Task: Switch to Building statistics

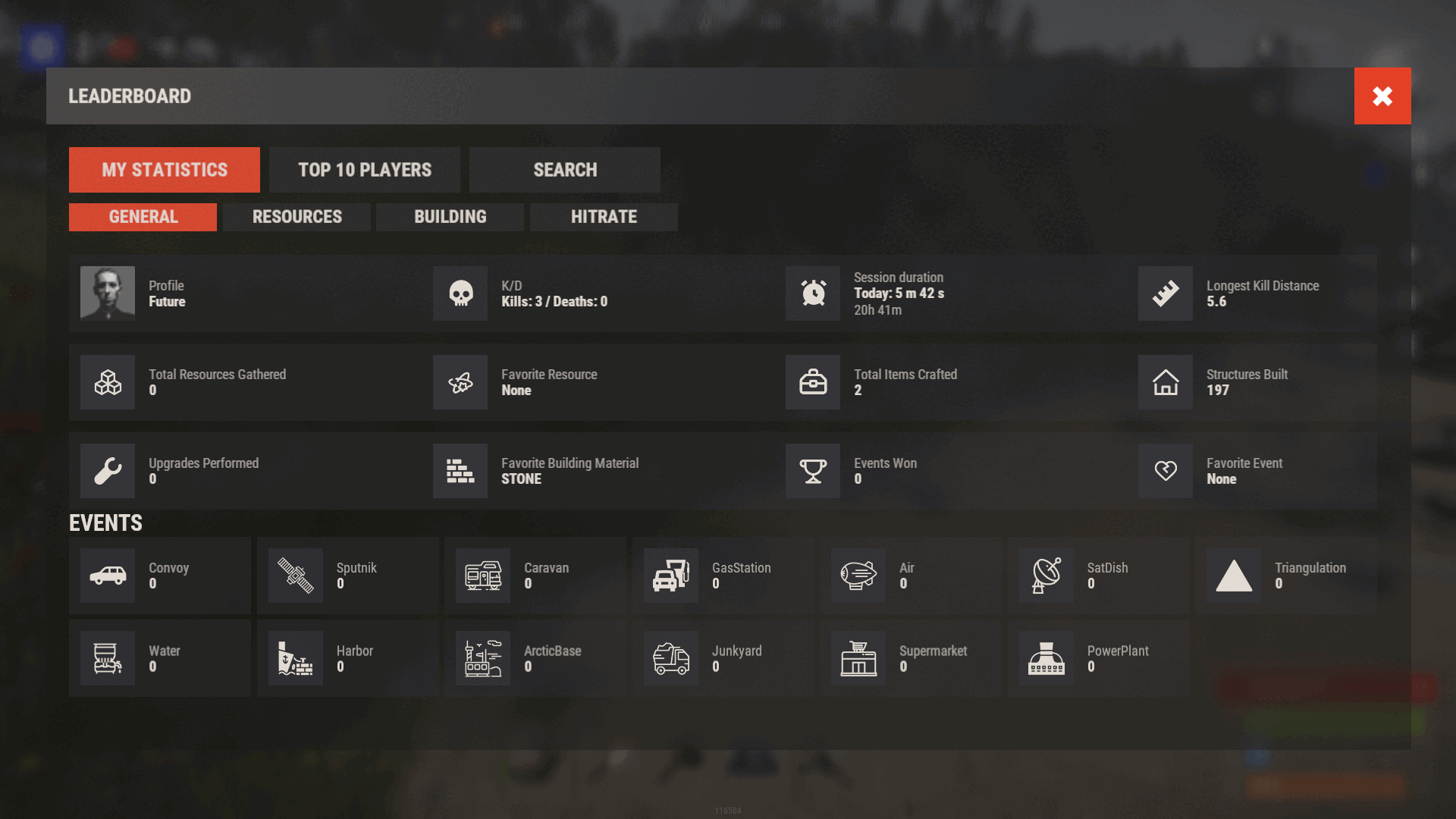Action: [x=450, y=217]
